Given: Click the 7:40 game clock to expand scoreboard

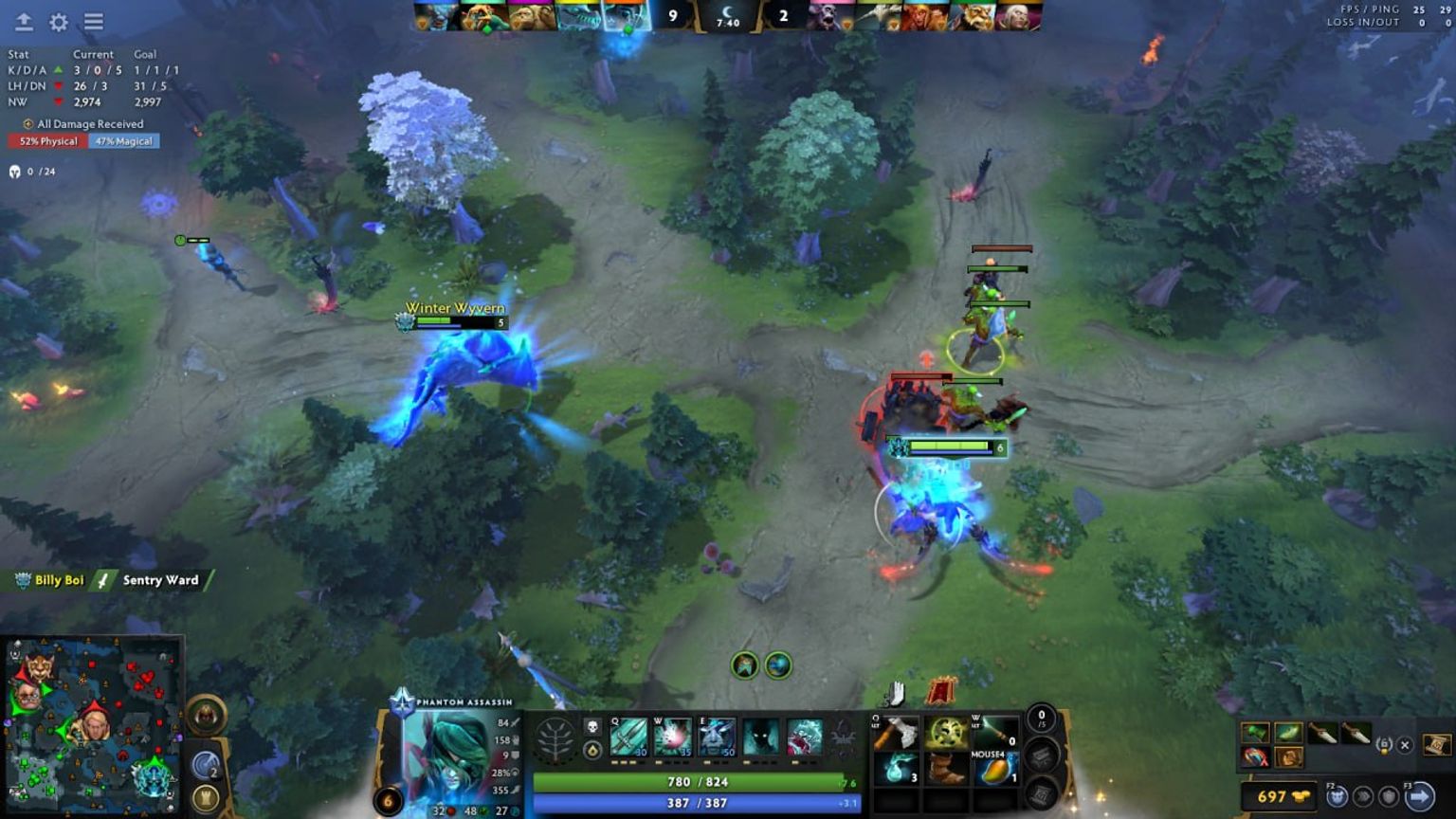Looking at the screenshot, I should (x=726, y=24).
